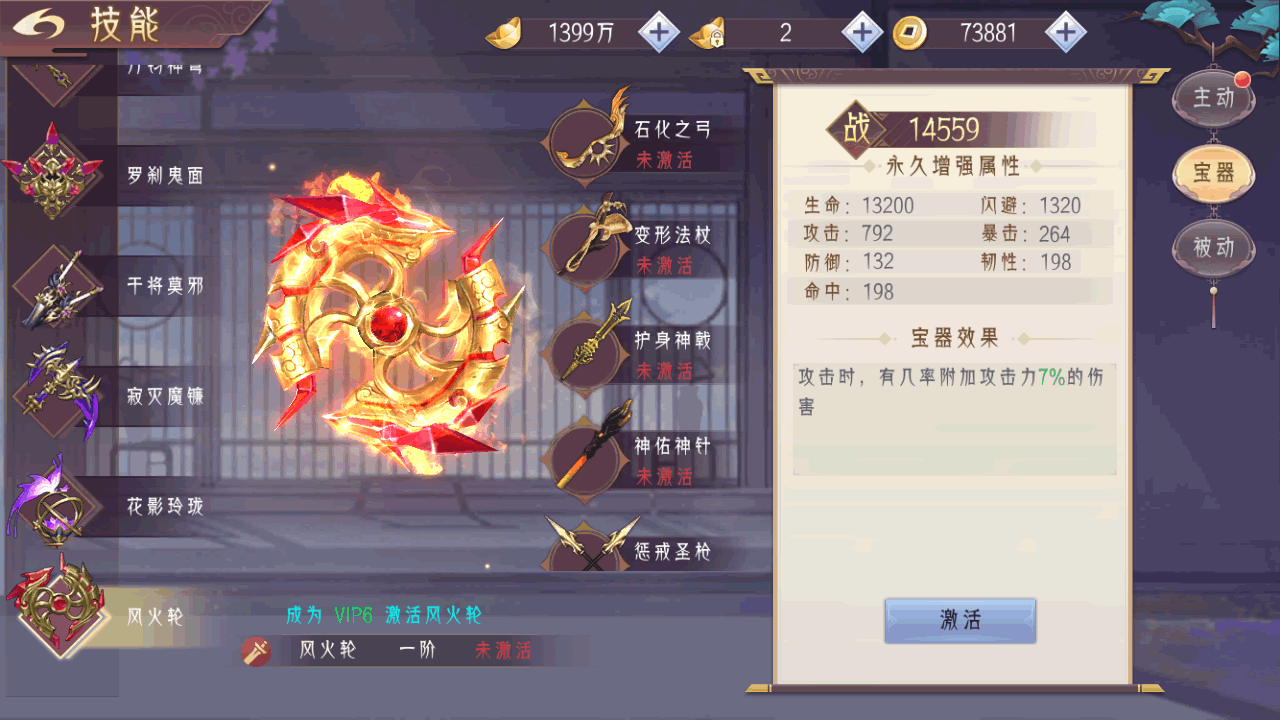Switch to the 主动 skills tab
The height and width of the screenshot is (720, 1280).
1214,97
